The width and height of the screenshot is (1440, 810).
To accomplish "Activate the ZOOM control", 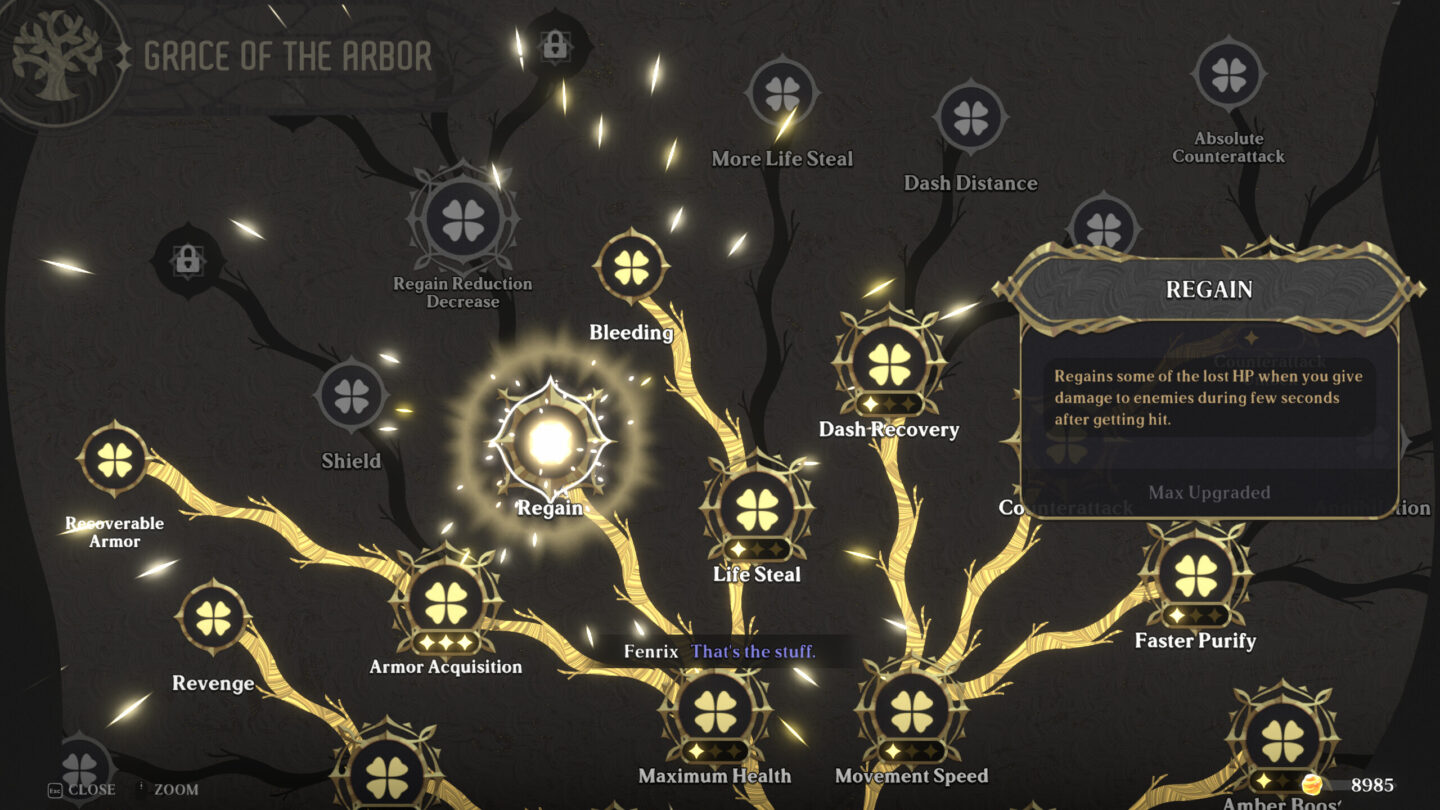I will 176,789.
